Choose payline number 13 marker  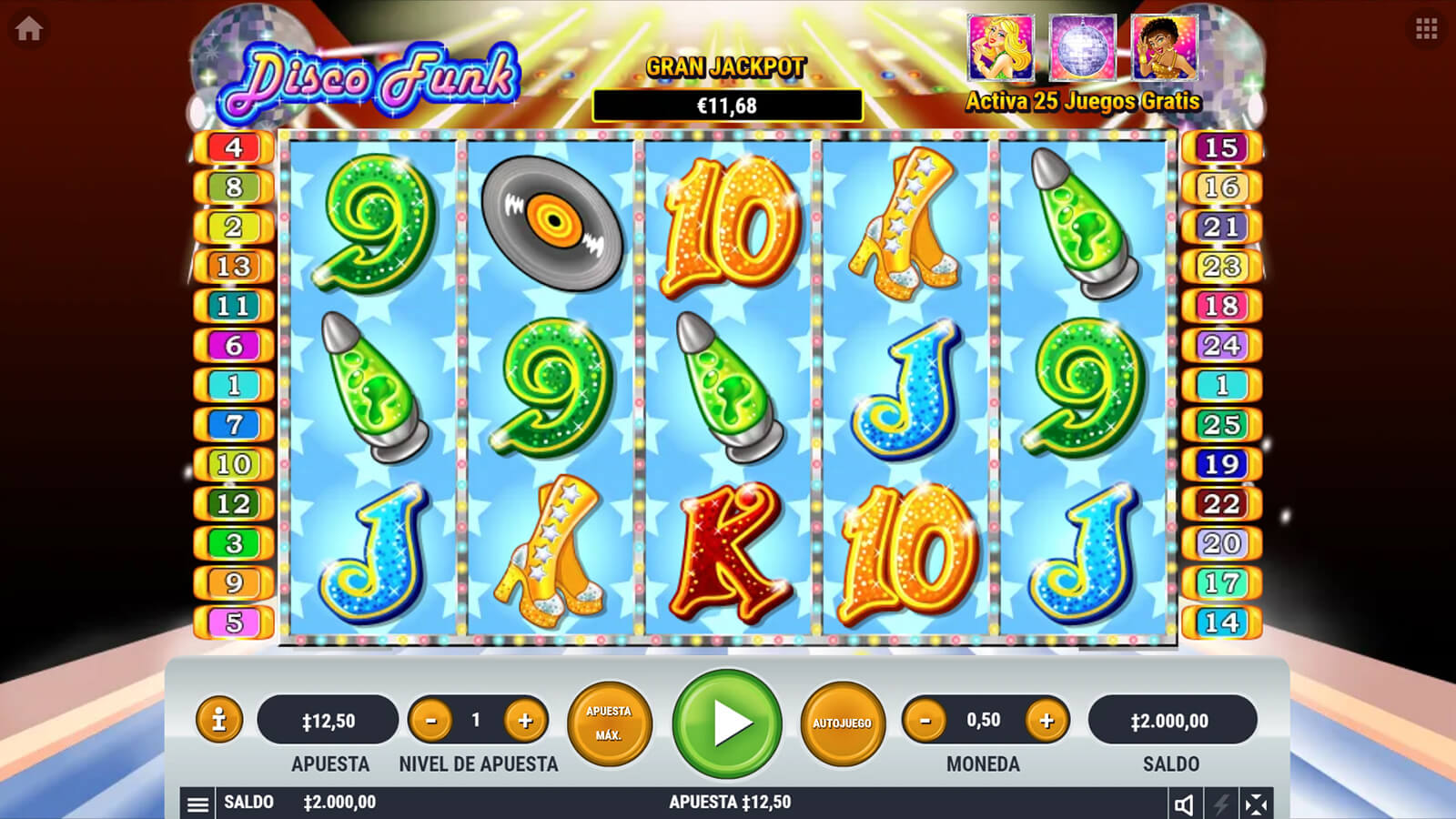(234, 267)
